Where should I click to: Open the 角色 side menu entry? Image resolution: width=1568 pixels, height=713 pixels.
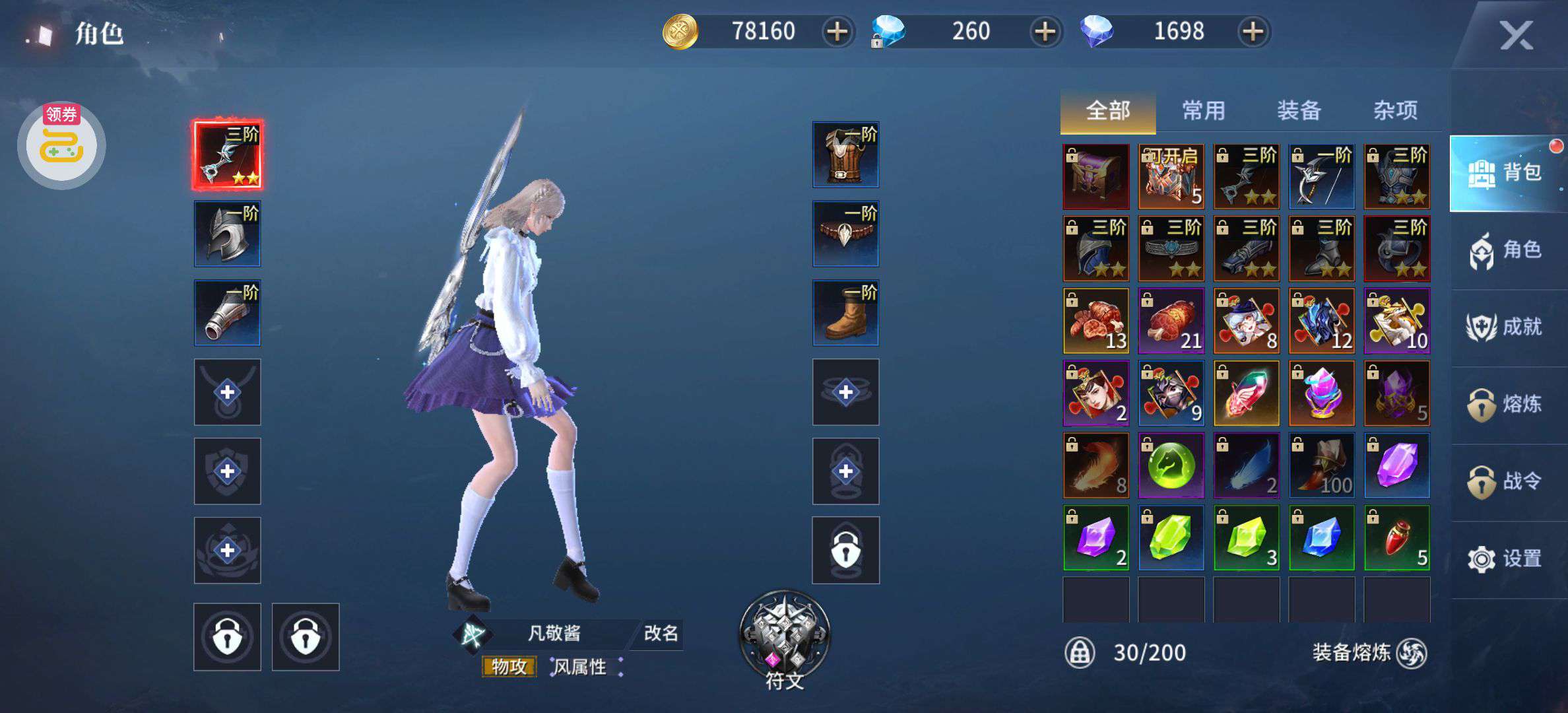point(1506,250)
